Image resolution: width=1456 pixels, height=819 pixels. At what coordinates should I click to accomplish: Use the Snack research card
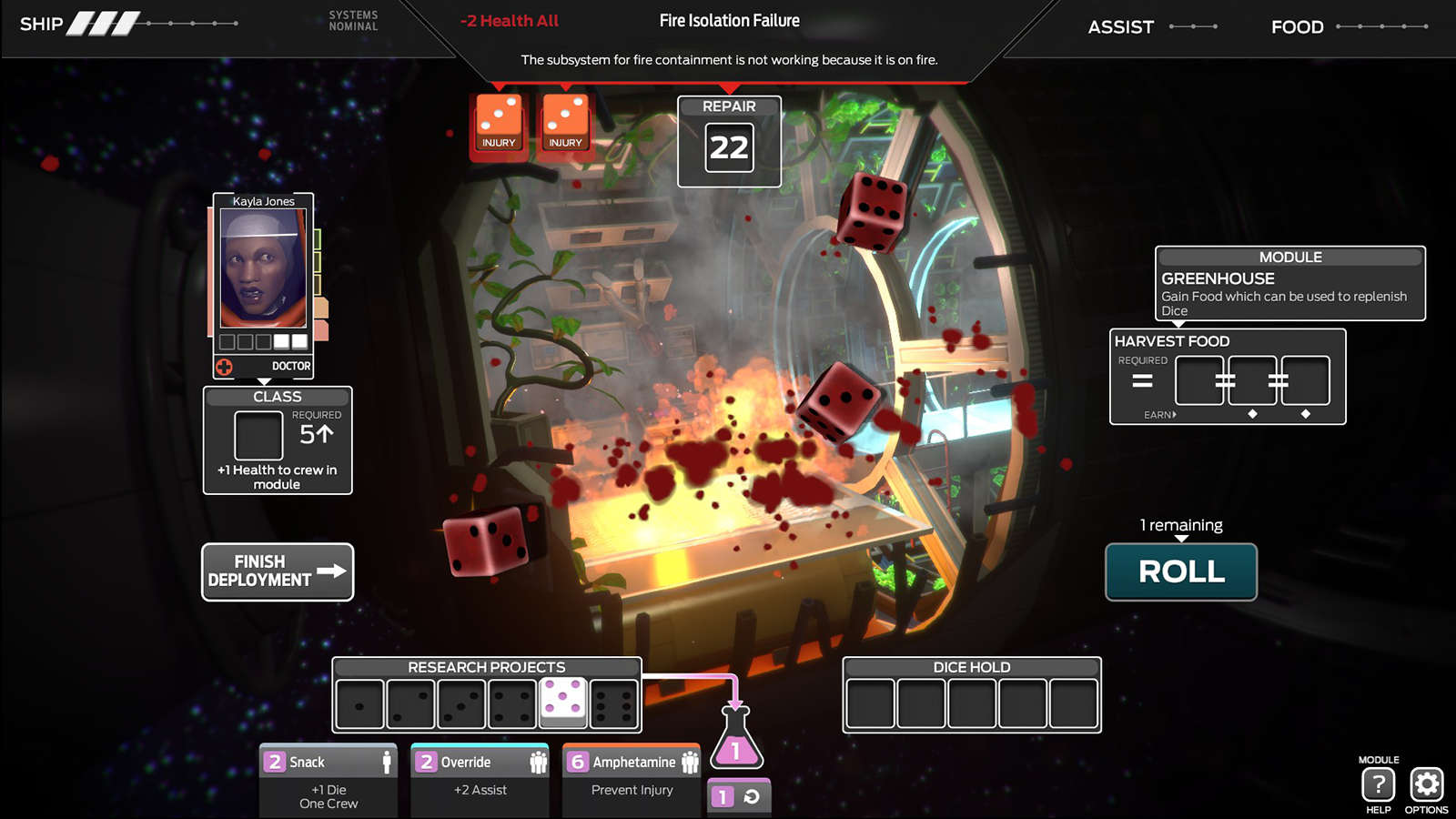(329, 781)
